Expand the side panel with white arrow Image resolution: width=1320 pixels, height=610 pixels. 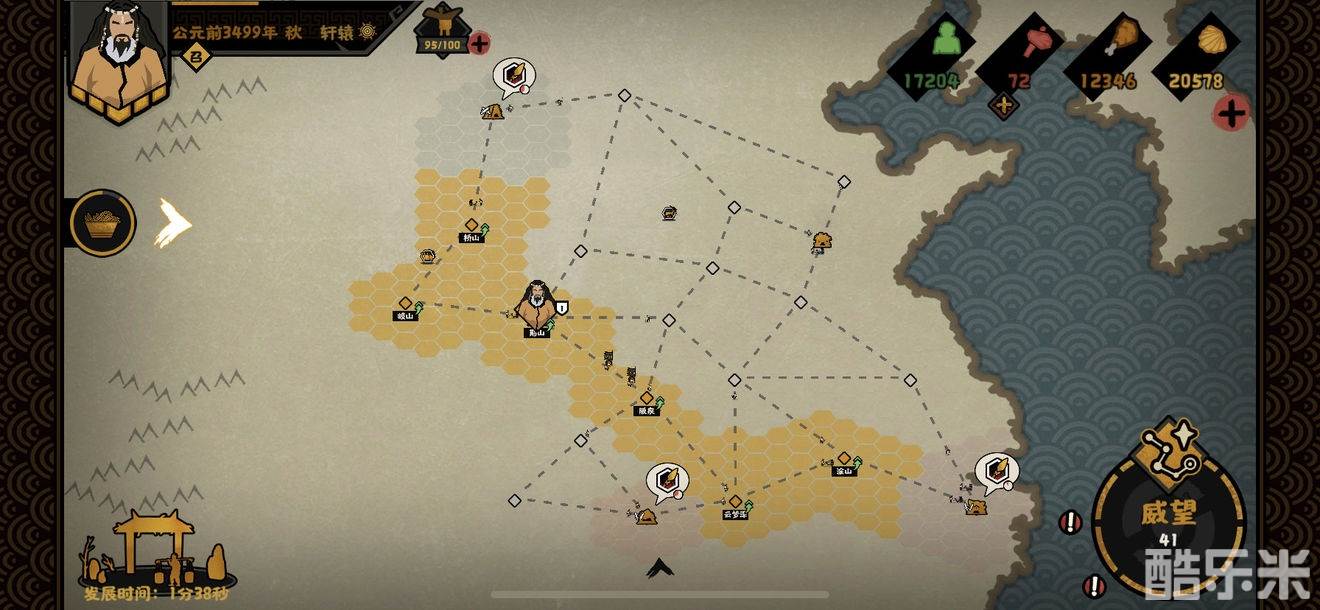pos(172,223)
